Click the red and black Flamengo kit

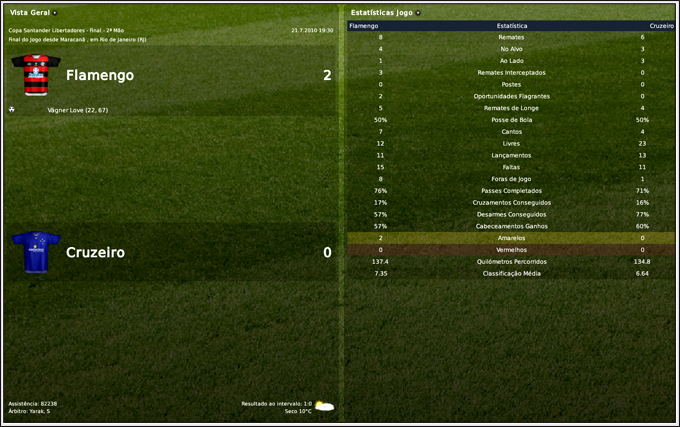(35, 73)
